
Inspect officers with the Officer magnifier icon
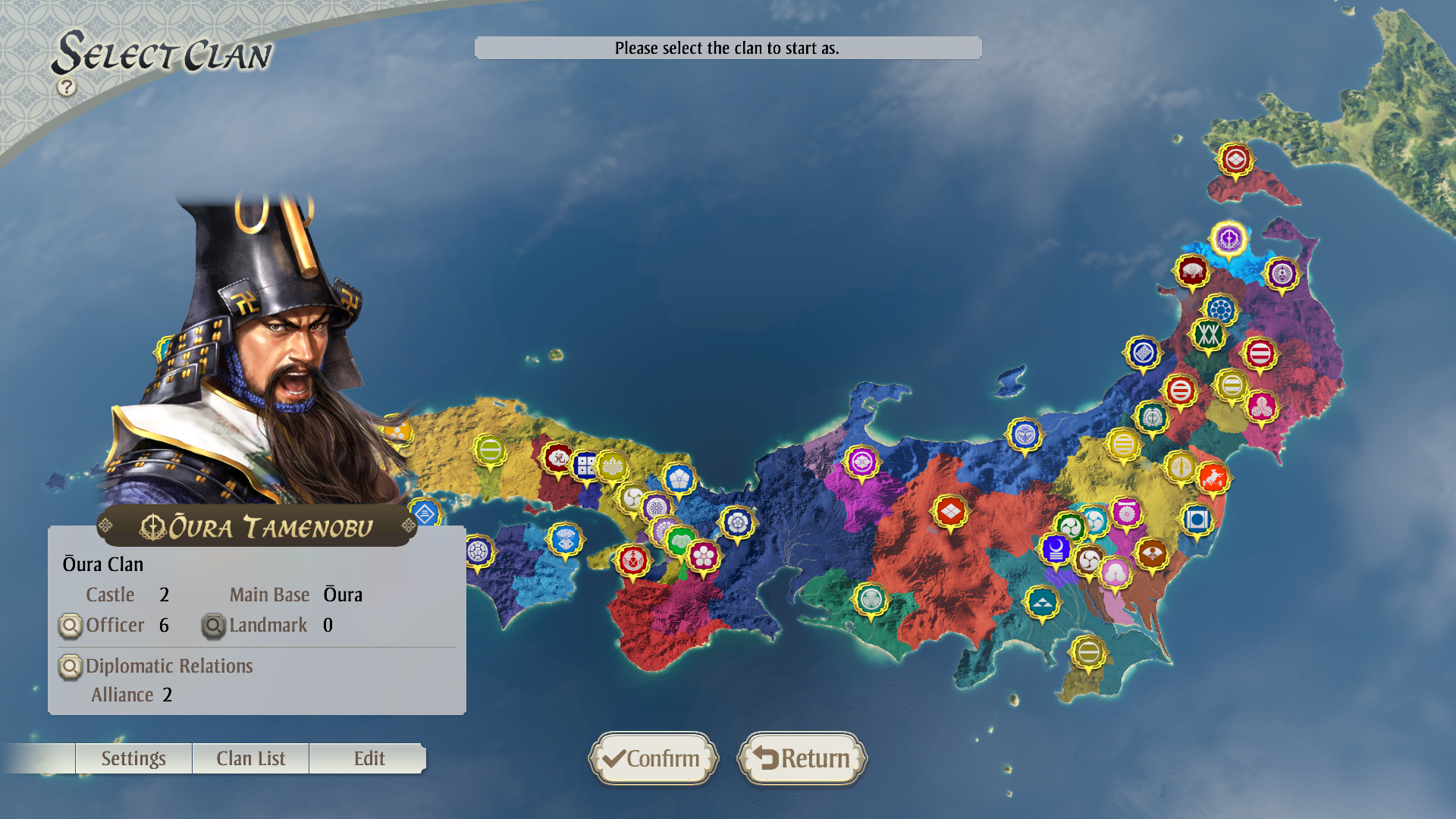pyautogui.click(x=70, y=626)
